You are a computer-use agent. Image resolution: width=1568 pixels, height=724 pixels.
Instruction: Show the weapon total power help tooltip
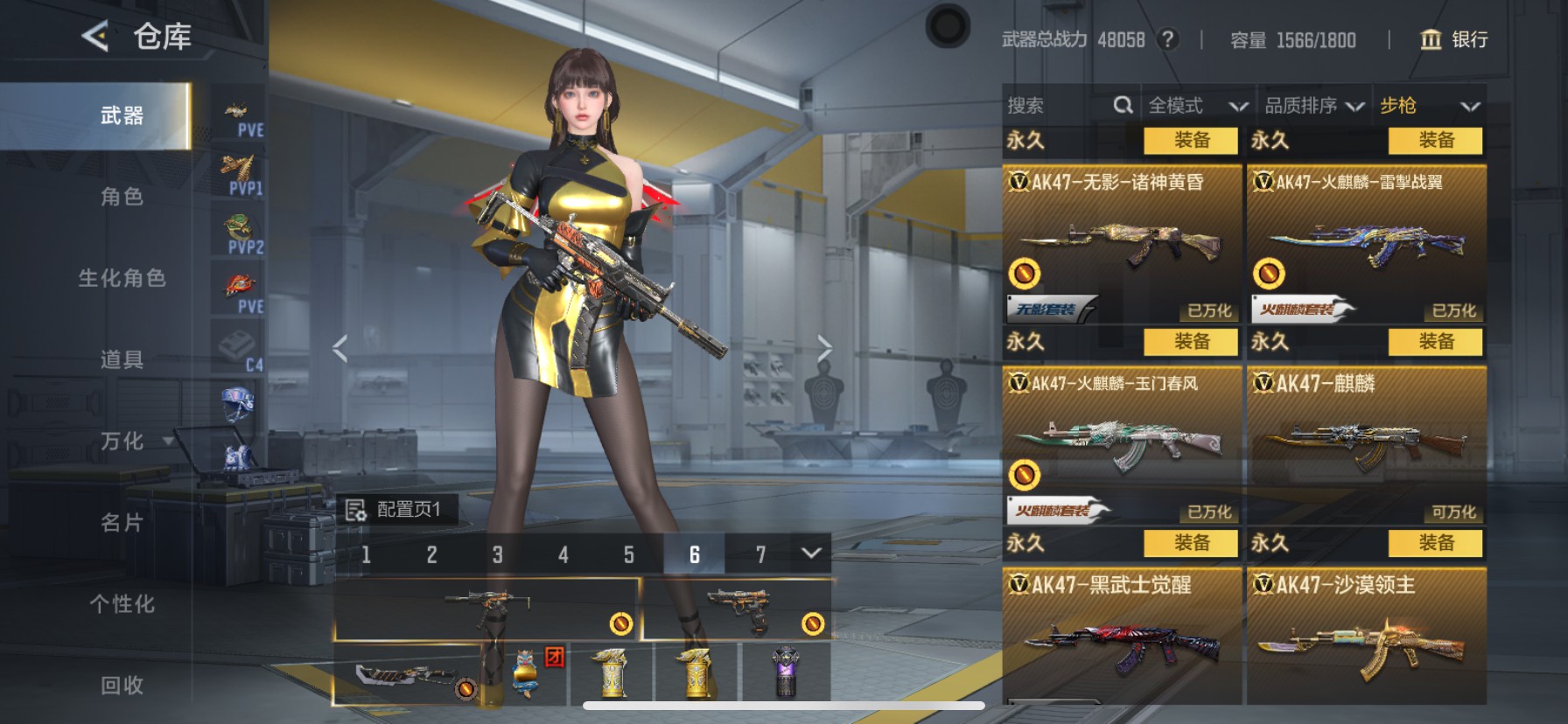1167,39
